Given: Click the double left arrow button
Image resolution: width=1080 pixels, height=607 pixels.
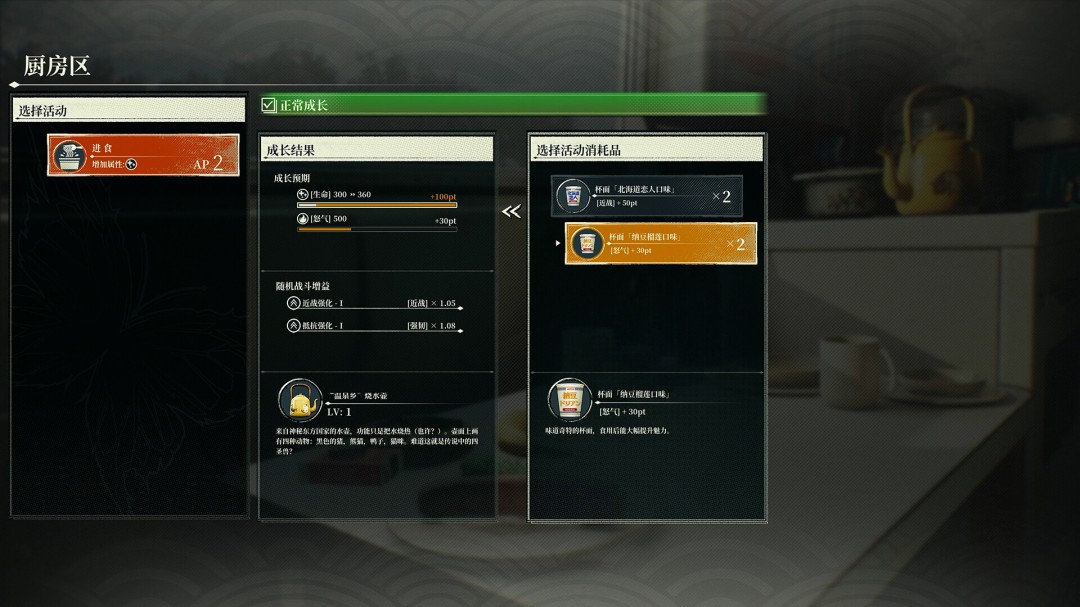Looking at the screenshot, I should click(511, 212).
